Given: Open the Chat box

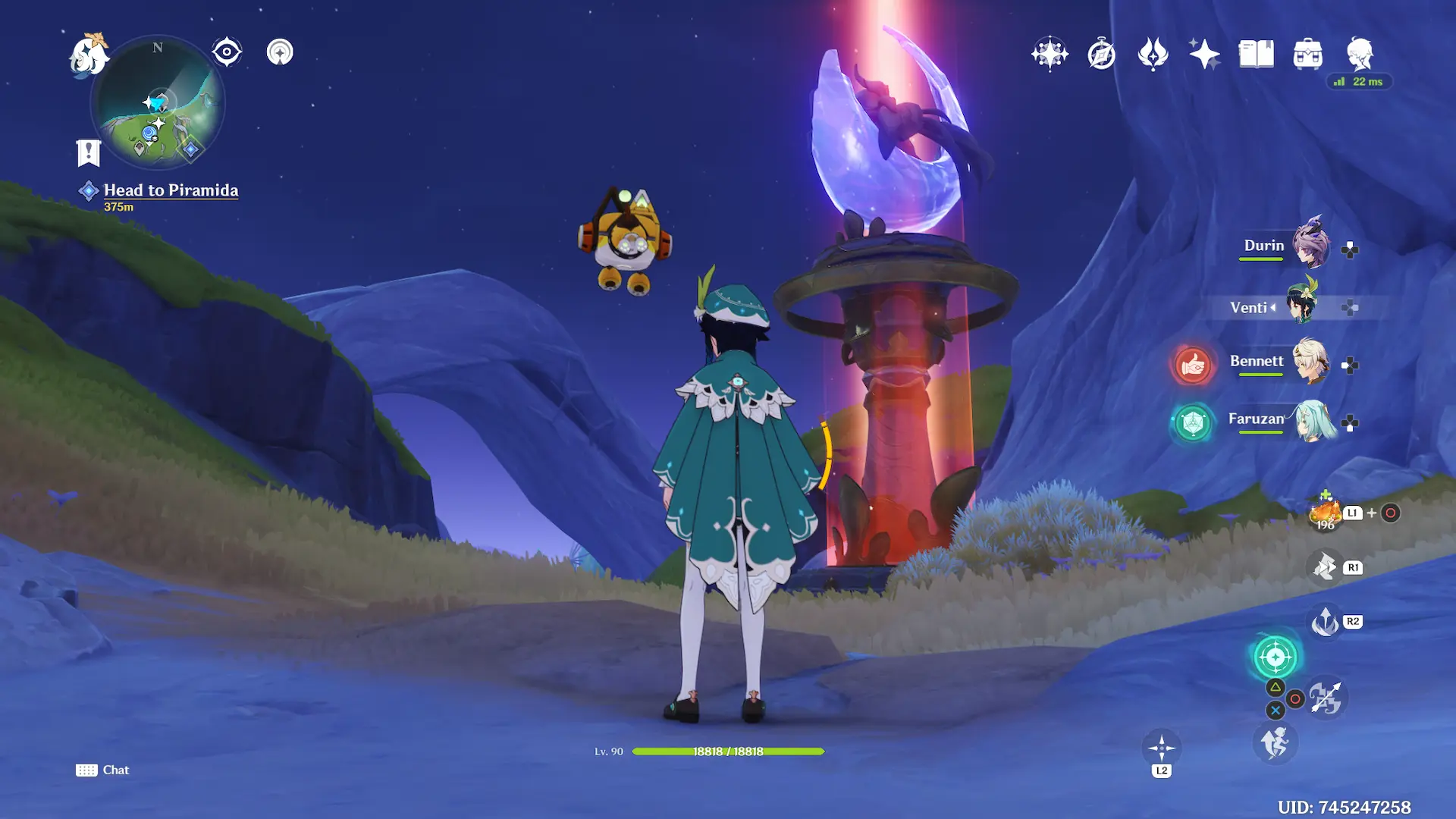Looking at the screenshot, I should click(103, 770).
